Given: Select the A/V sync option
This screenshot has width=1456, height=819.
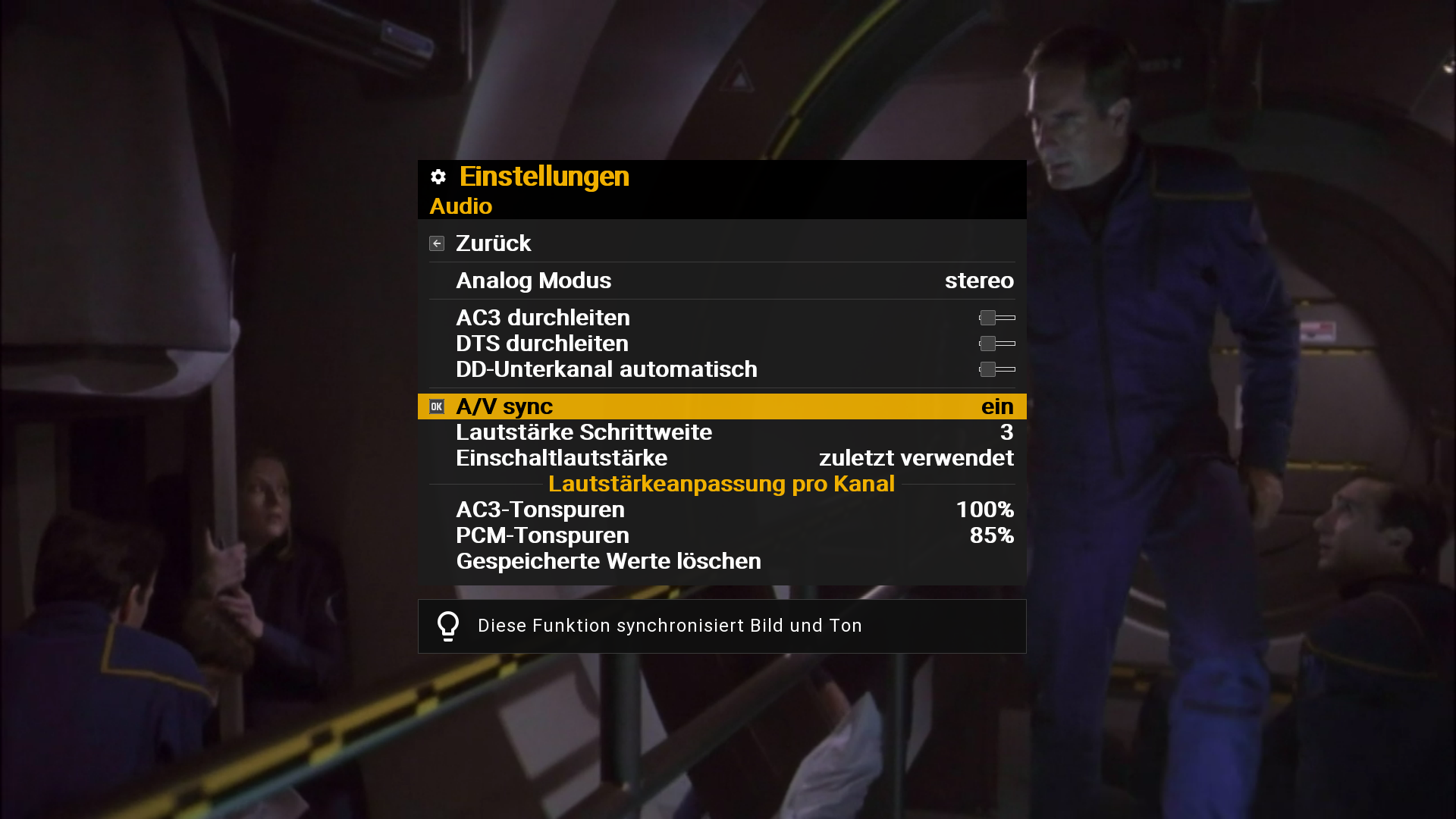Looking at the screenshot, I should [720, 406].
